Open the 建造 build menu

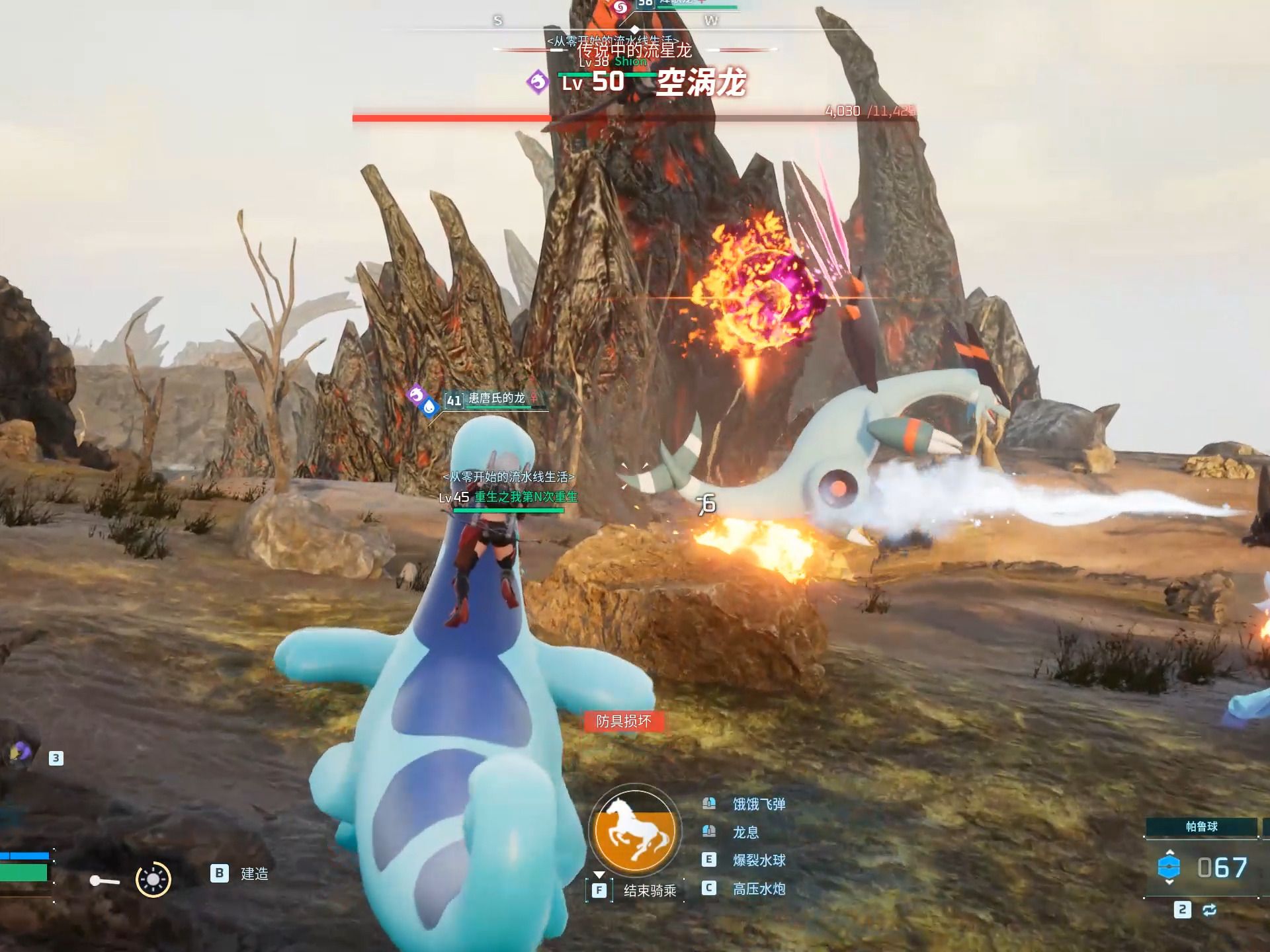pyautogui.click(x=254, y=874)
